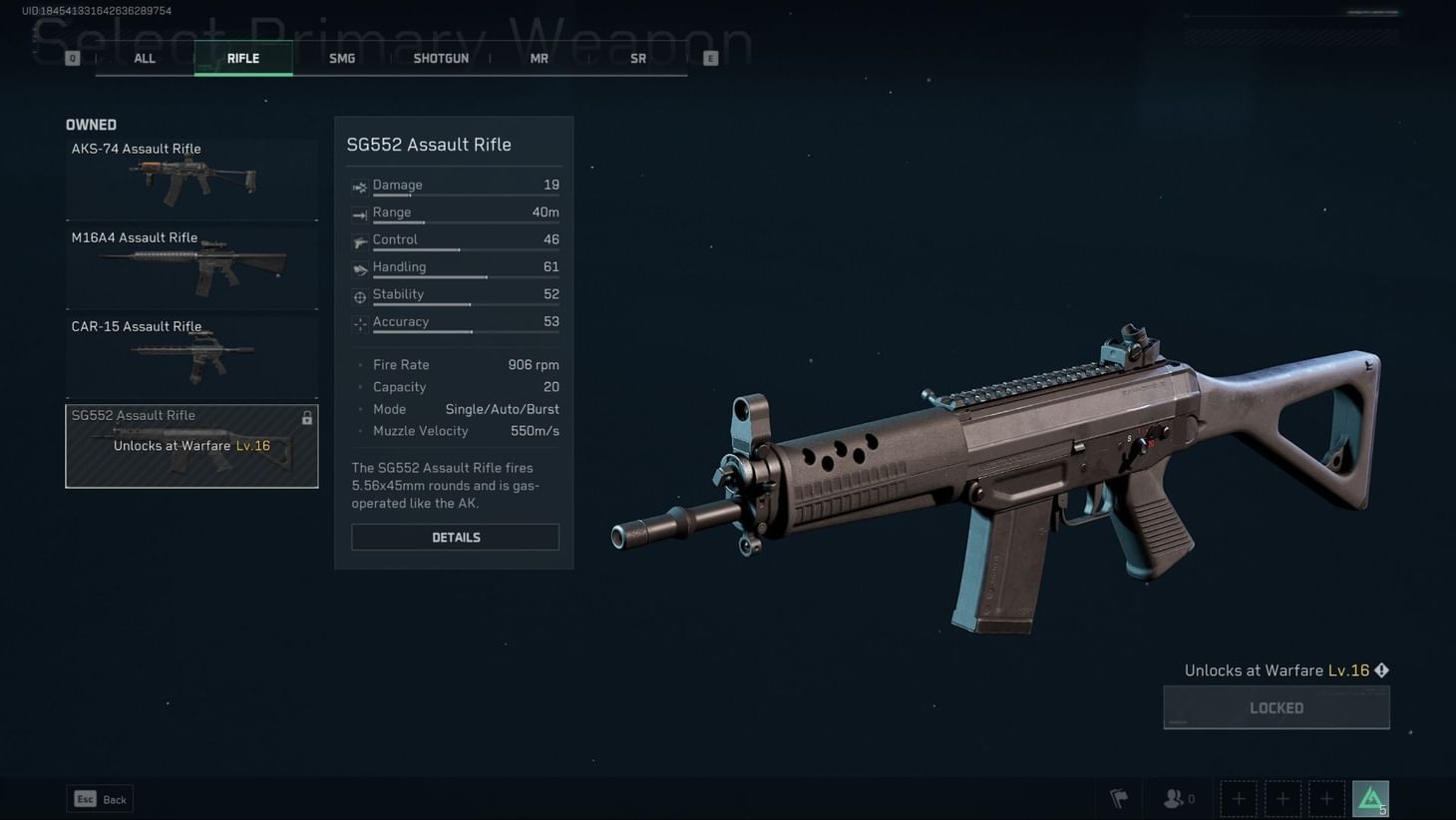Click the lock icon on SG552 Assault Rifle
Screen dimensions: 1456x820
pyautogui.click(x=306, y=418)
